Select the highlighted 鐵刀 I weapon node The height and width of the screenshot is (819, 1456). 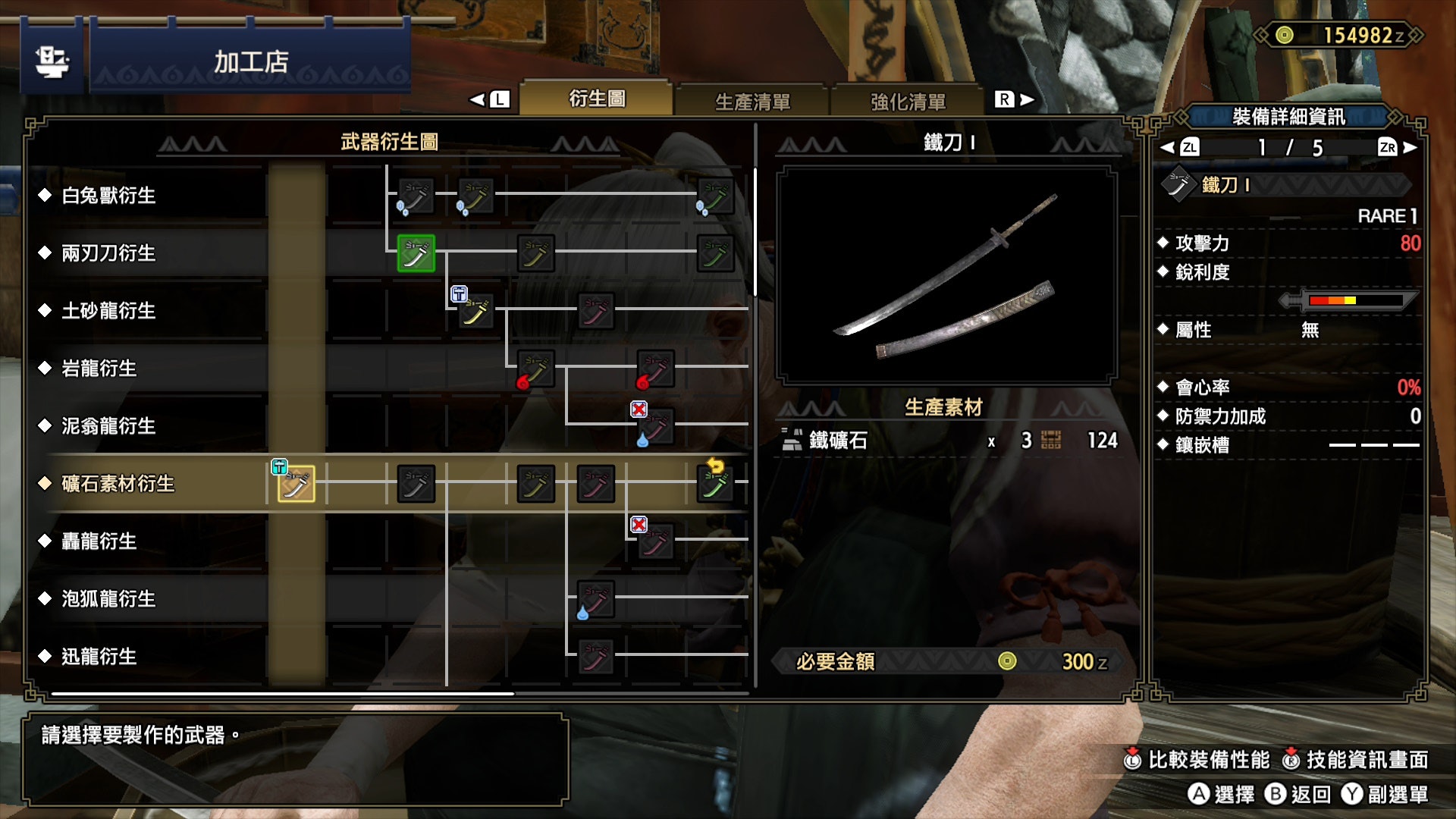(x=296, y=484)
